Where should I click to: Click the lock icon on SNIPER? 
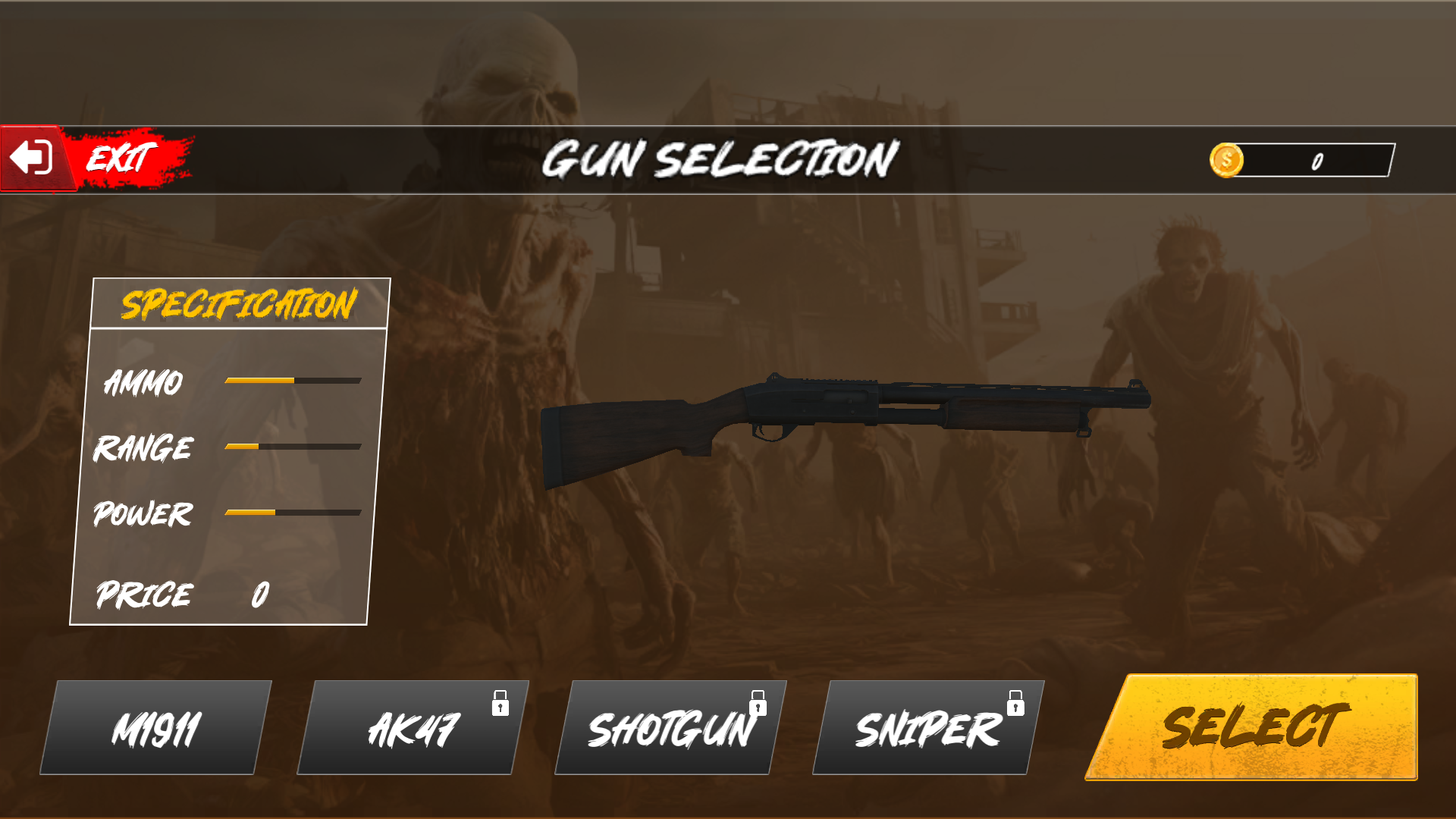1016,704
